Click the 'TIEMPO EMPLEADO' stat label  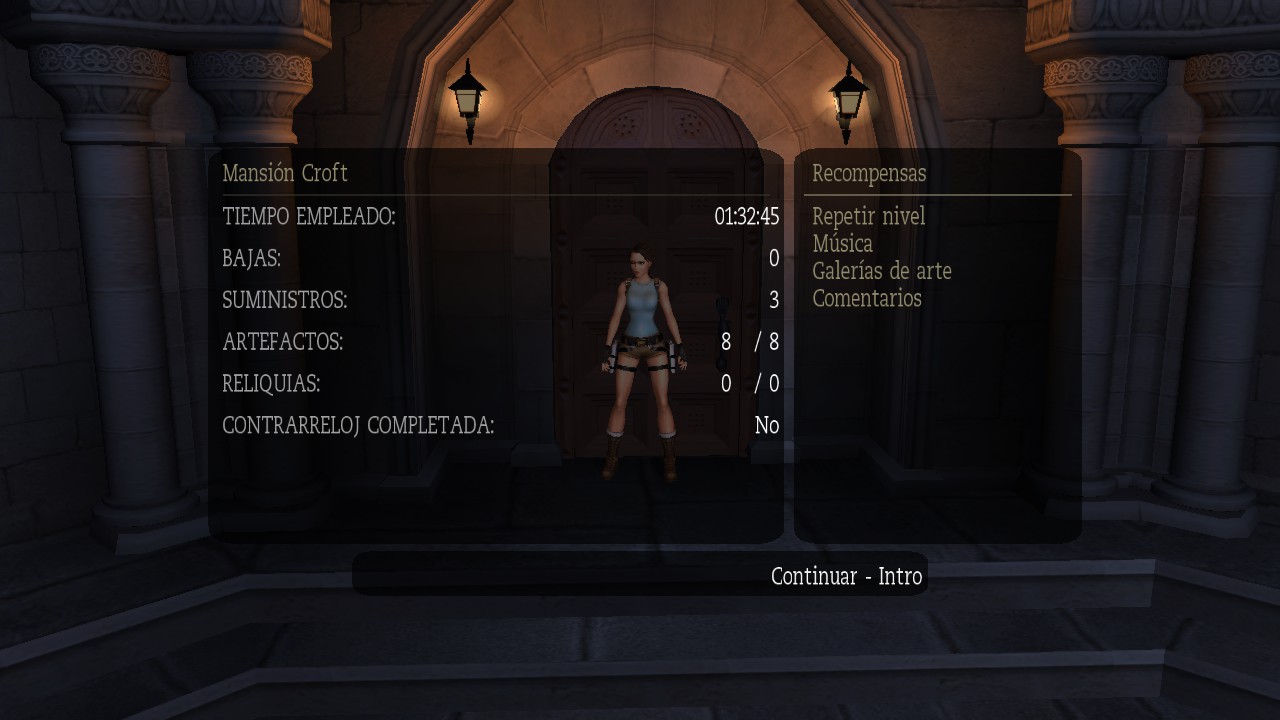310,215
